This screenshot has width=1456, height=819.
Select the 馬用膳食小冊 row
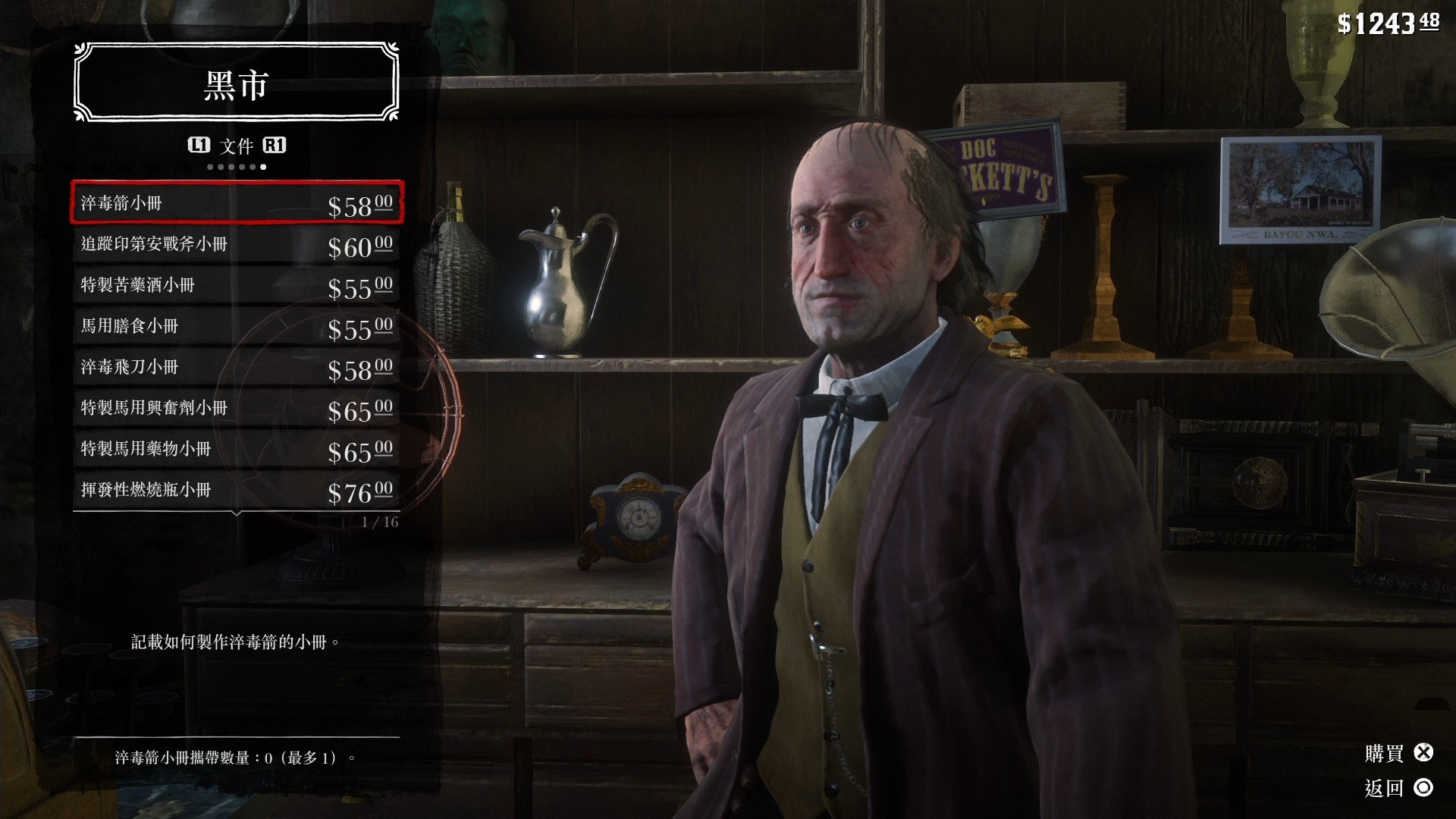pos(237,326)
